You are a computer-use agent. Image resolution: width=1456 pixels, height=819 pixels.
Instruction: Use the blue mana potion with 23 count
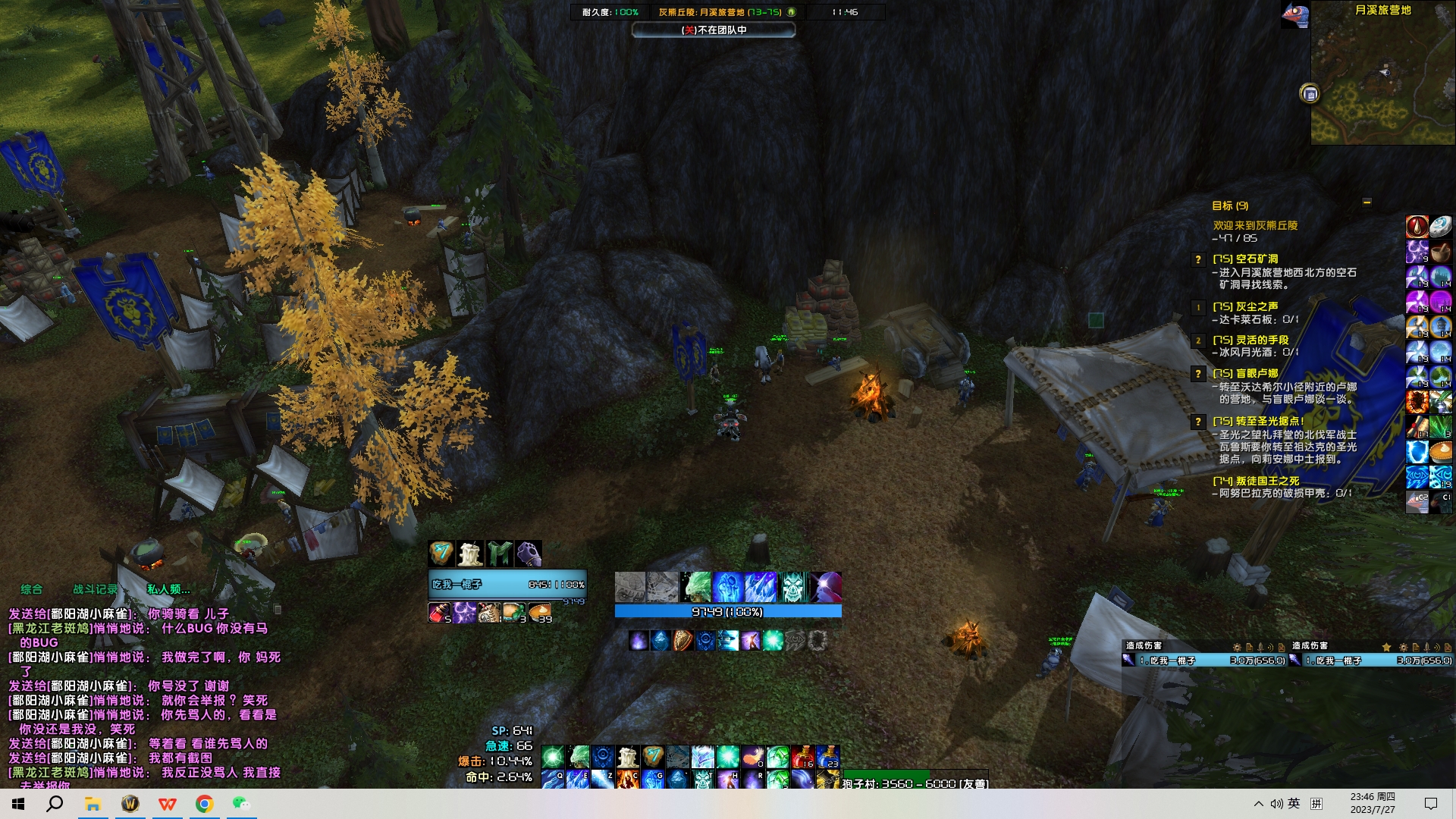tap(827, 757)
